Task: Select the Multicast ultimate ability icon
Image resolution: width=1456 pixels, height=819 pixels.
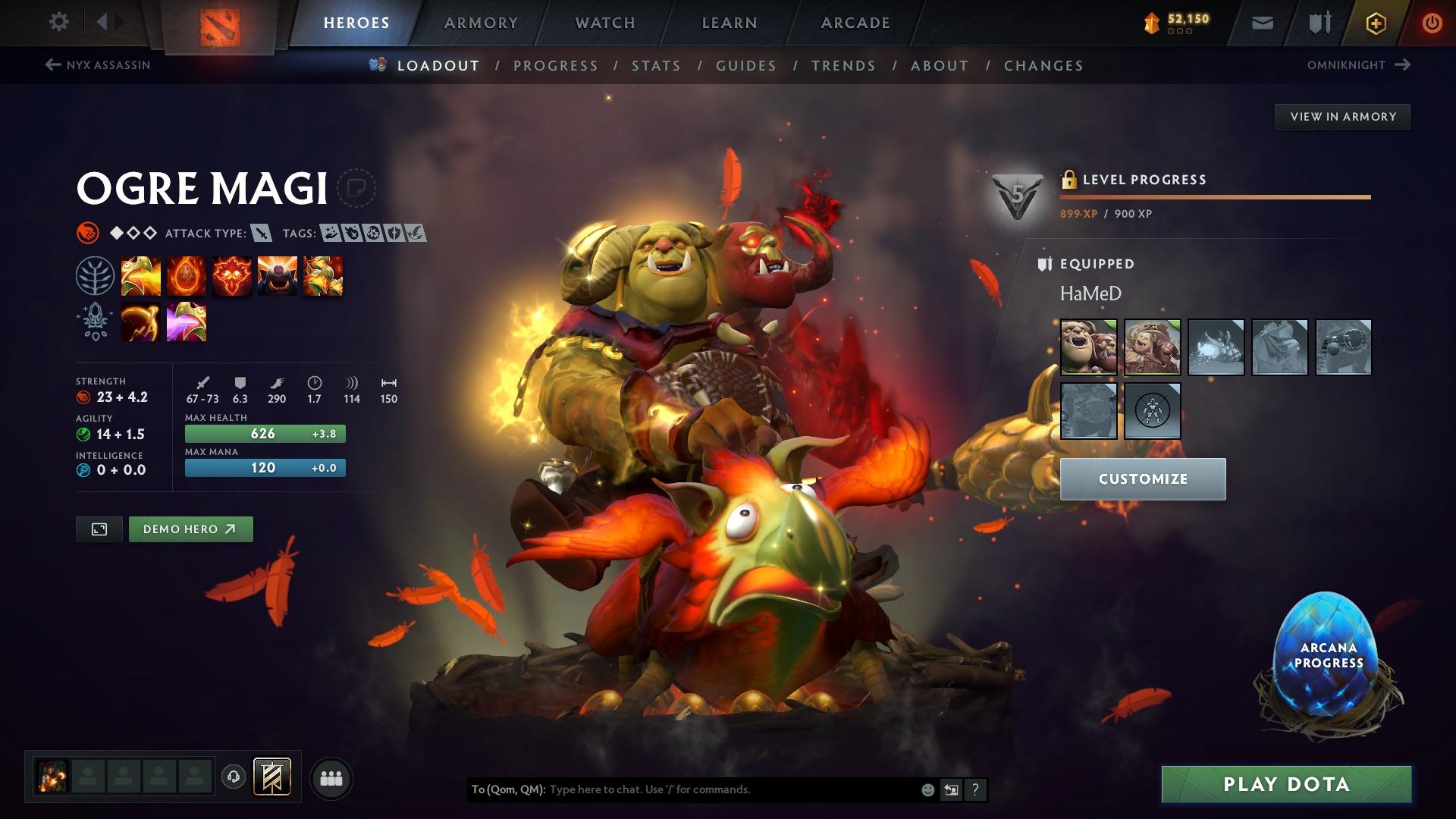Action: [278, 275]
